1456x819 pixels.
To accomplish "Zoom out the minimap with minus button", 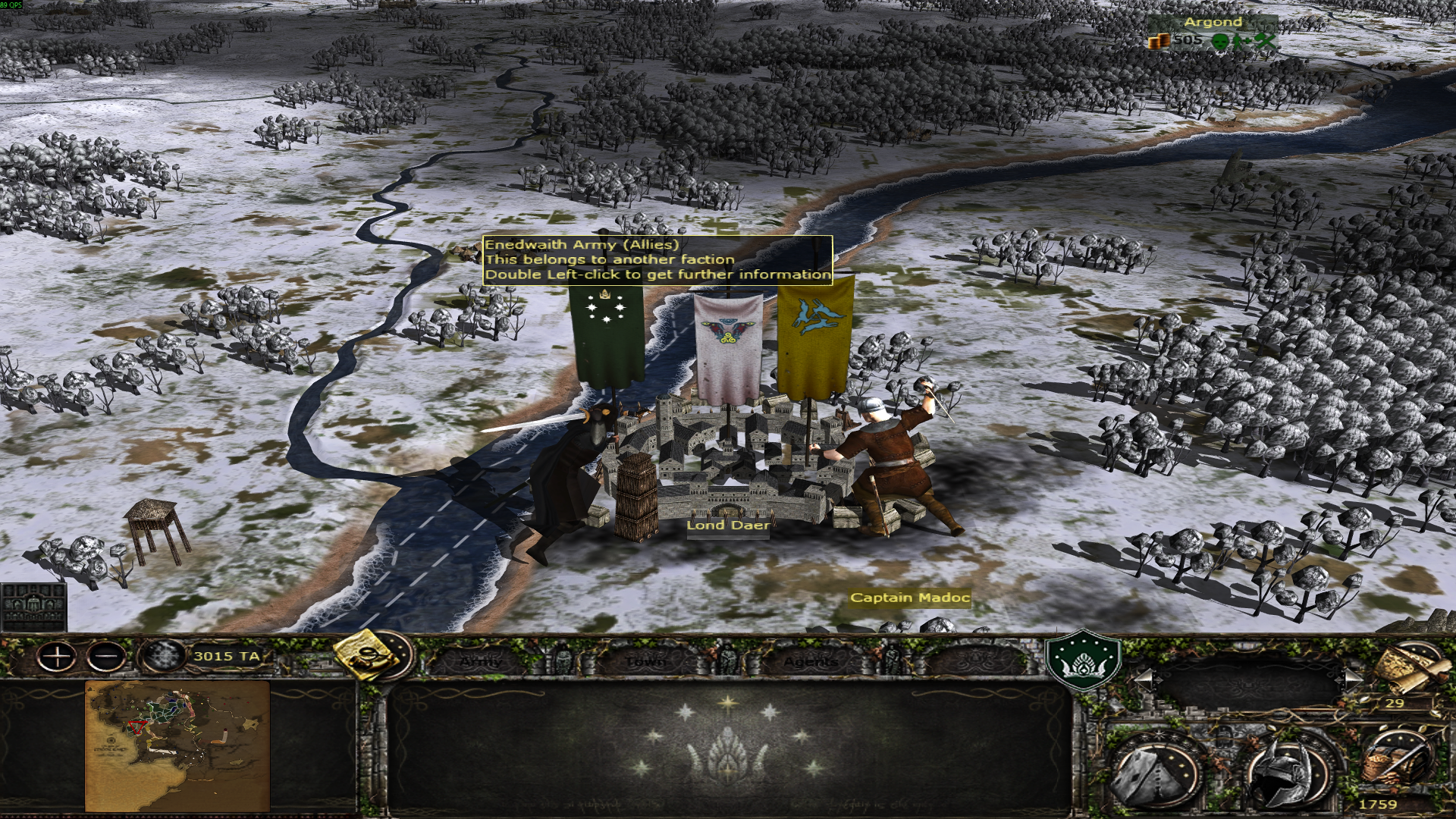I will pyautogui.click(x=106, y=657).
